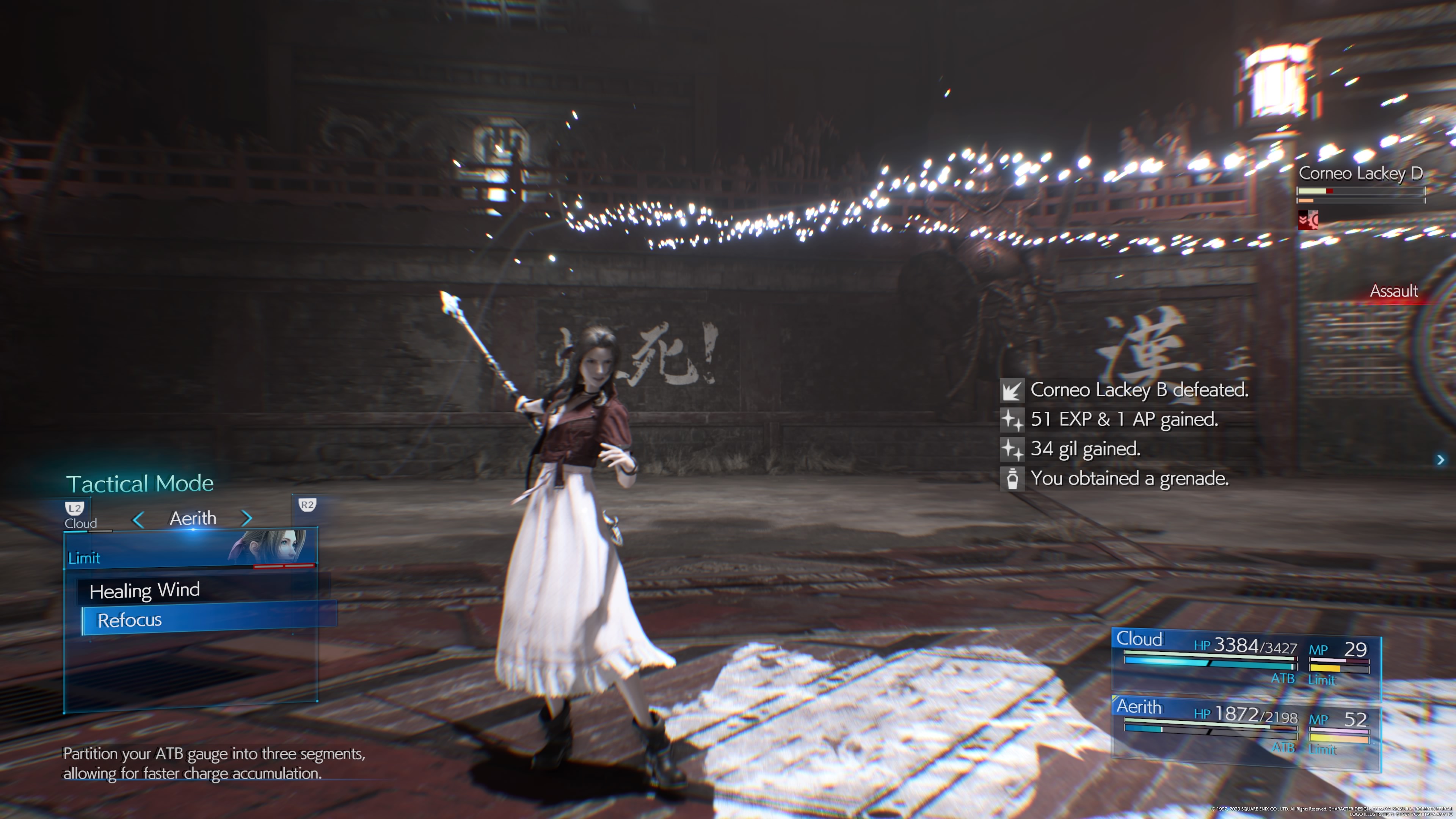Select the Healing Wind limit ability

click(x=145, y=591)
